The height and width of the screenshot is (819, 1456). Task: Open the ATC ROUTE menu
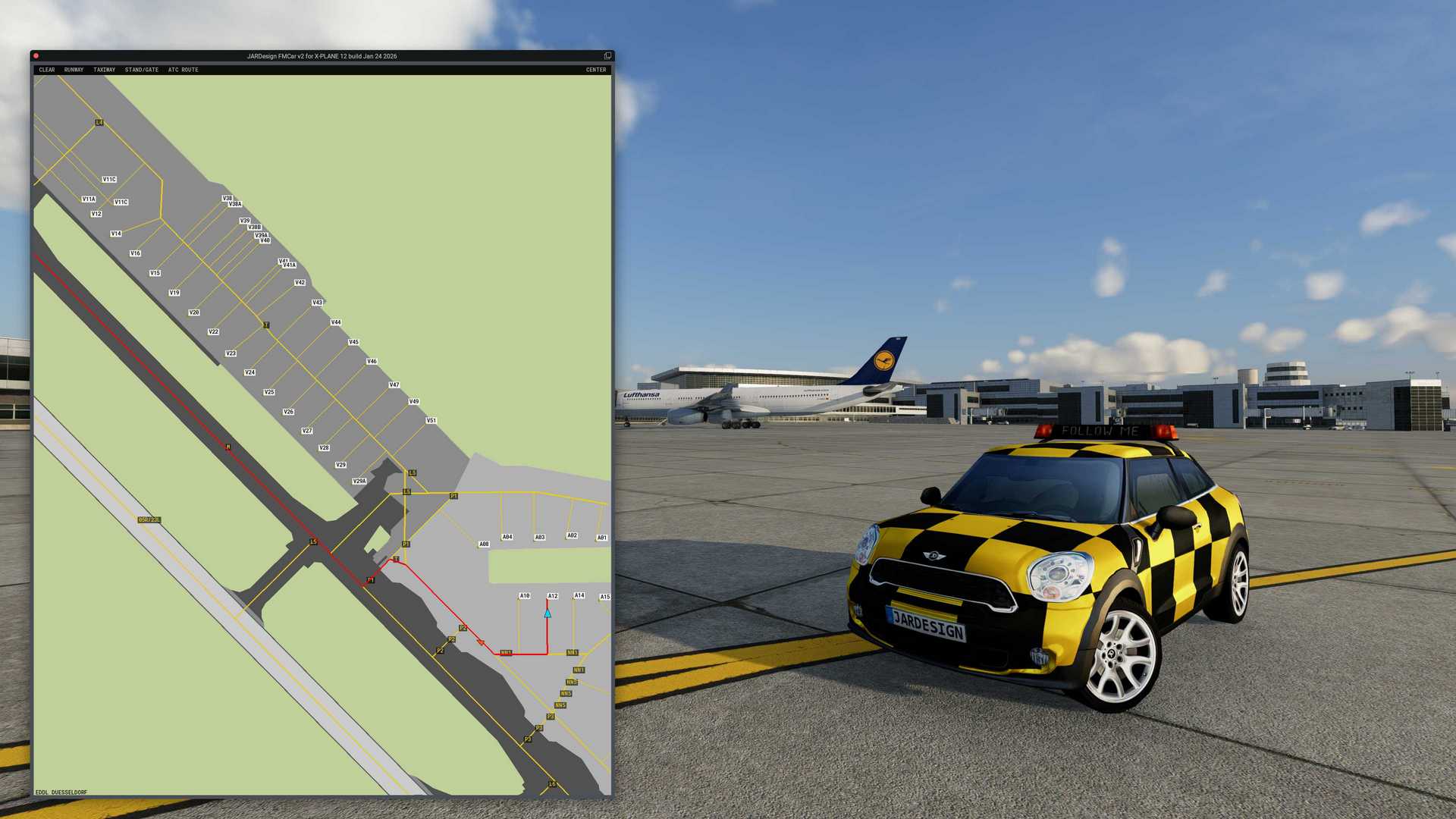click(x=184, y=70)
